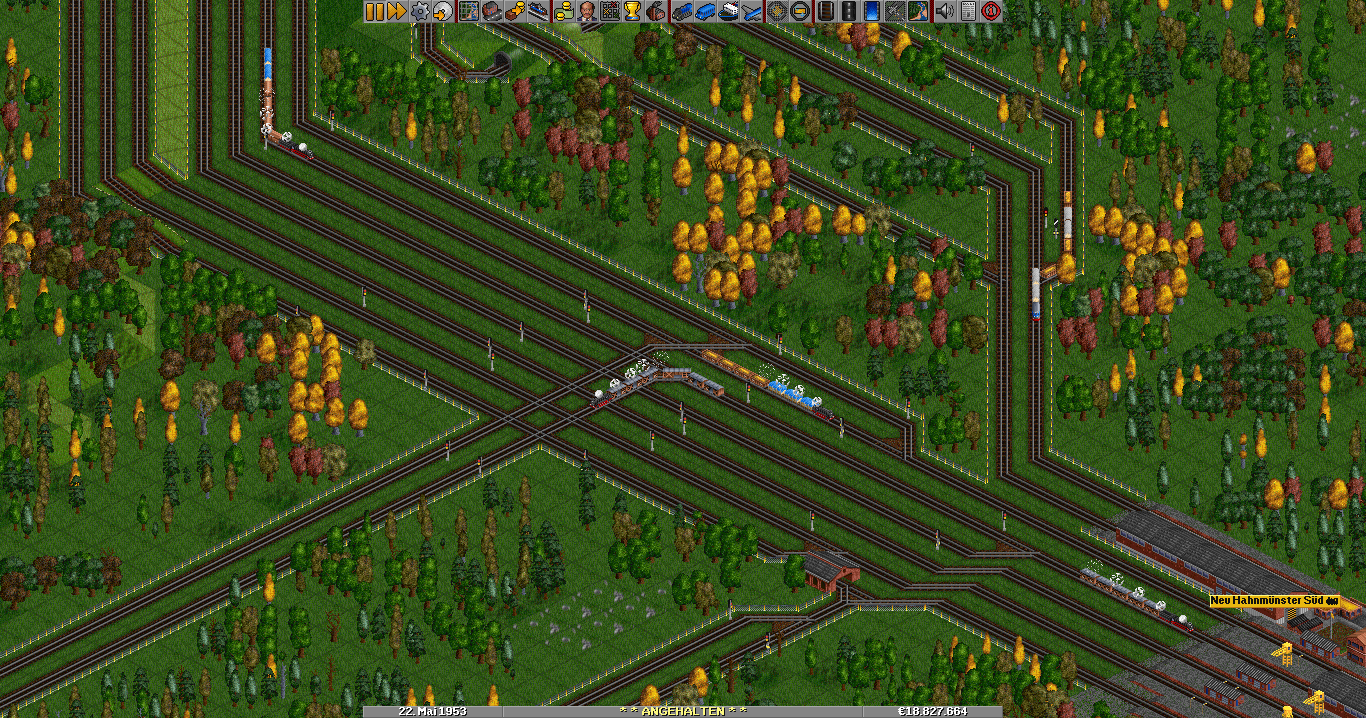
Task: Open the company league trophy menu
Action: (632, 11)
